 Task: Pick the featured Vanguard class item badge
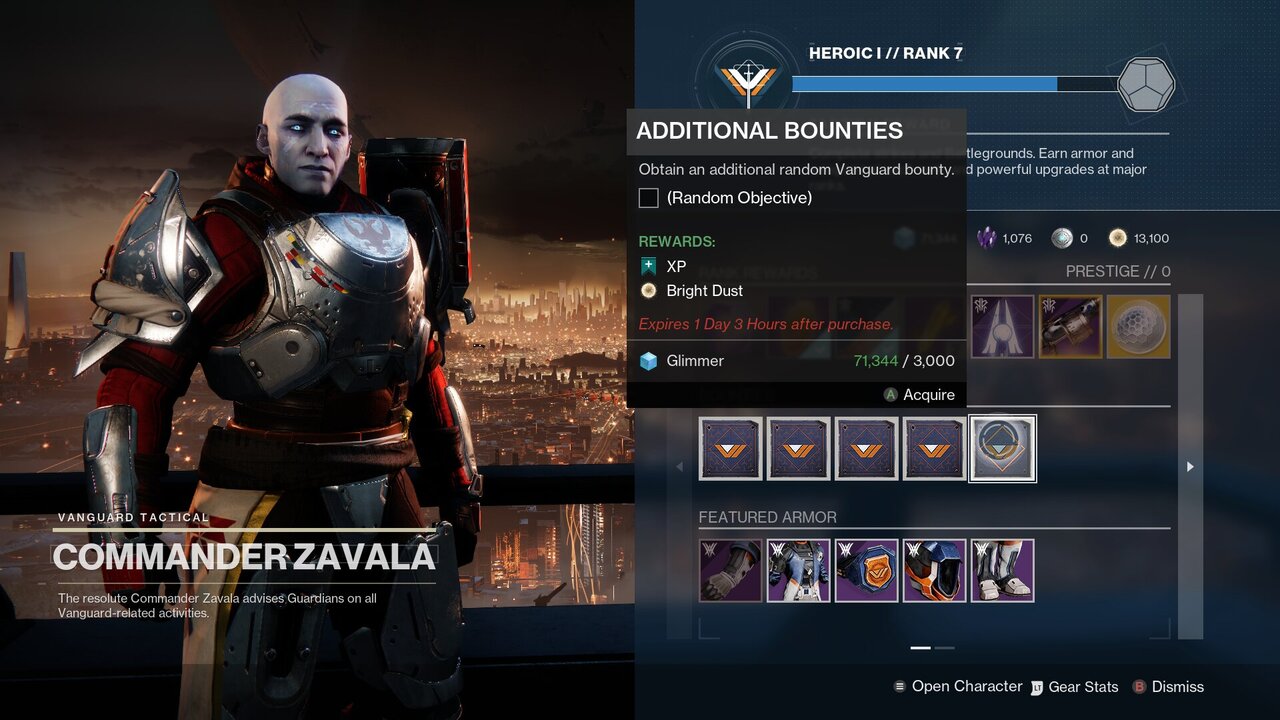click(867, 571)
